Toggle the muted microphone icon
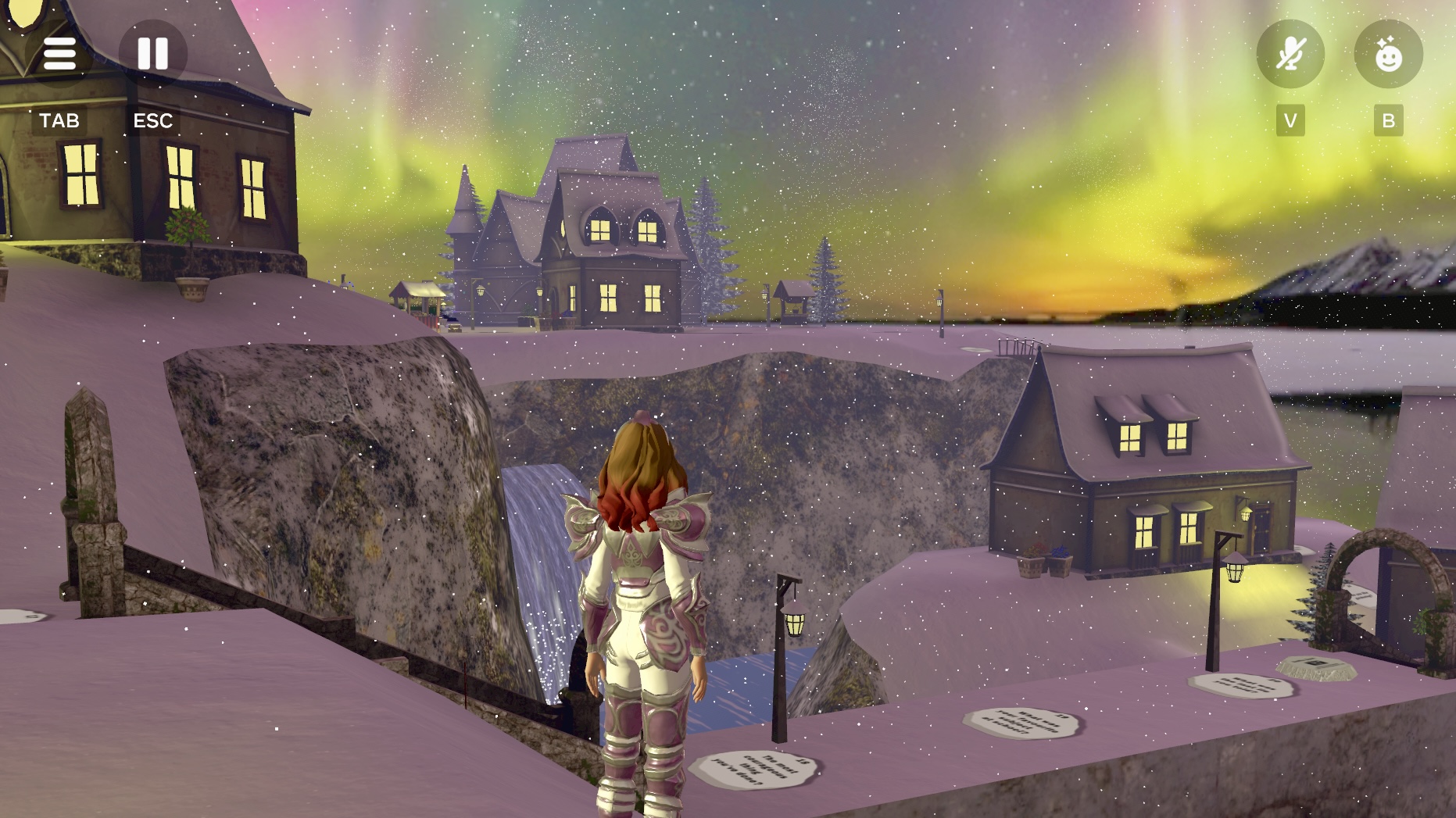 click(x=1290, y=54)
